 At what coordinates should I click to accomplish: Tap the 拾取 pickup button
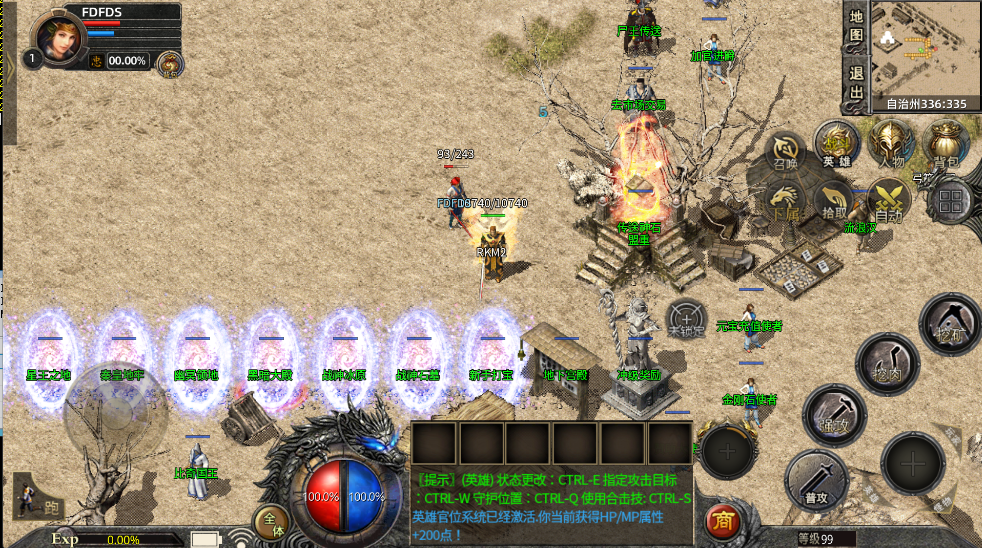click(x=834, y=200)
